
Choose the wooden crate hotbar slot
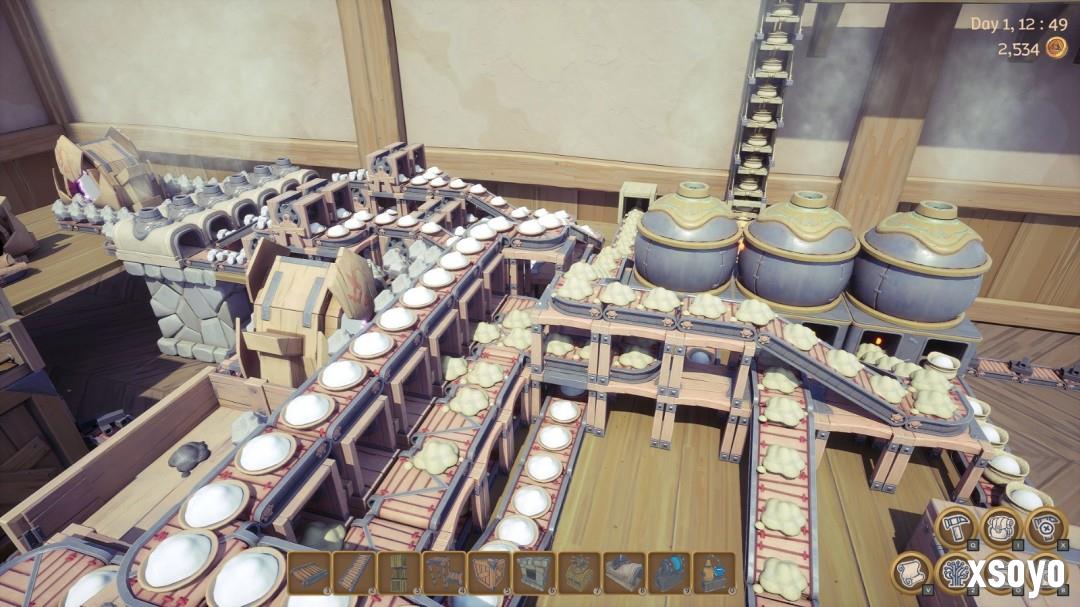click(489, 573)
